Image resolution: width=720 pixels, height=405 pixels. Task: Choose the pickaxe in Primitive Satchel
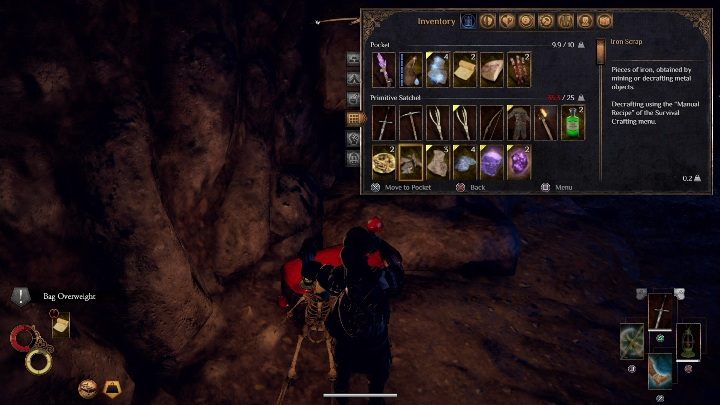[411, 123]
